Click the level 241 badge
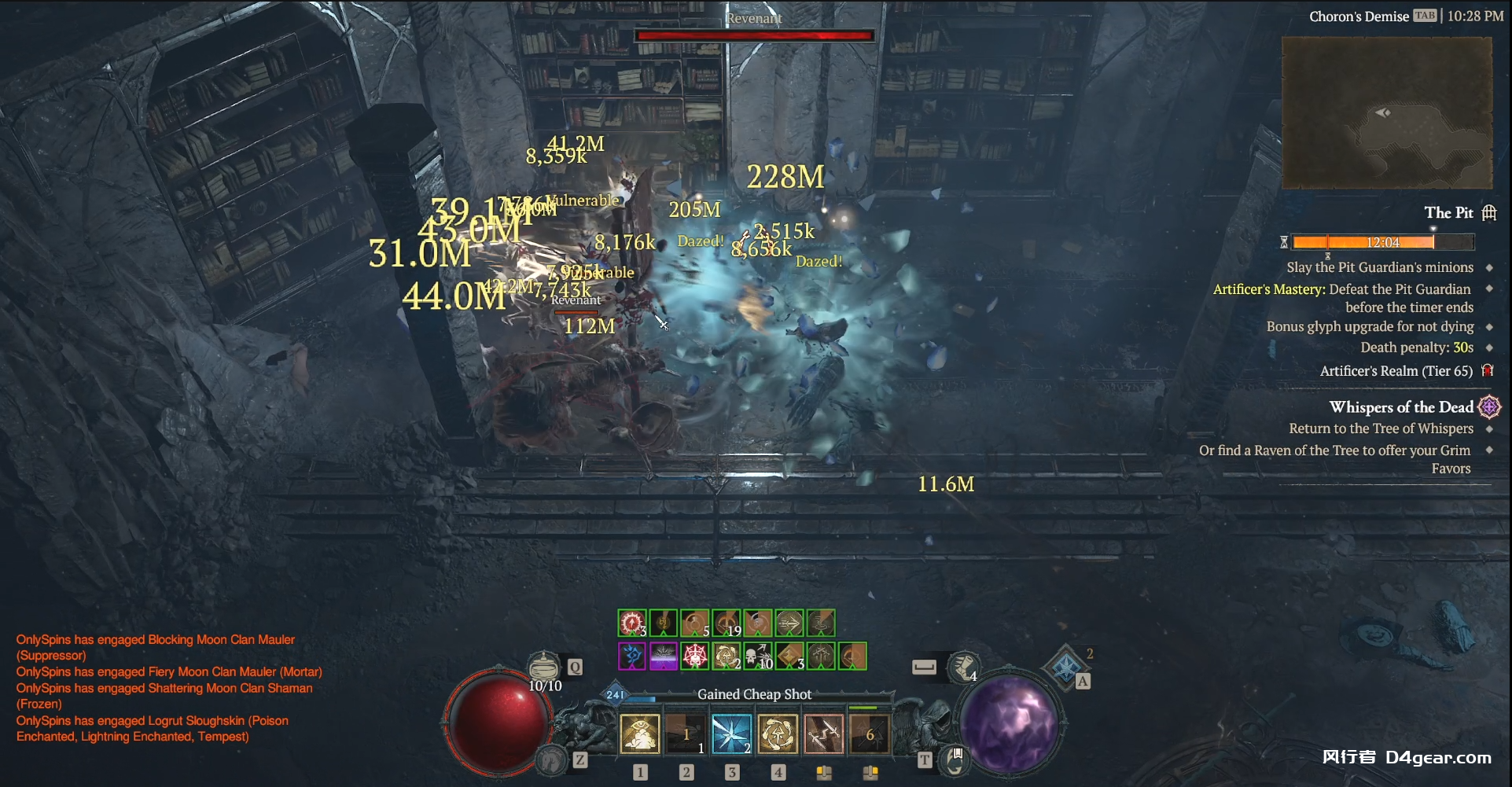Image resolution: width=1512 pixels, height=787 pixels. (614, 694)
